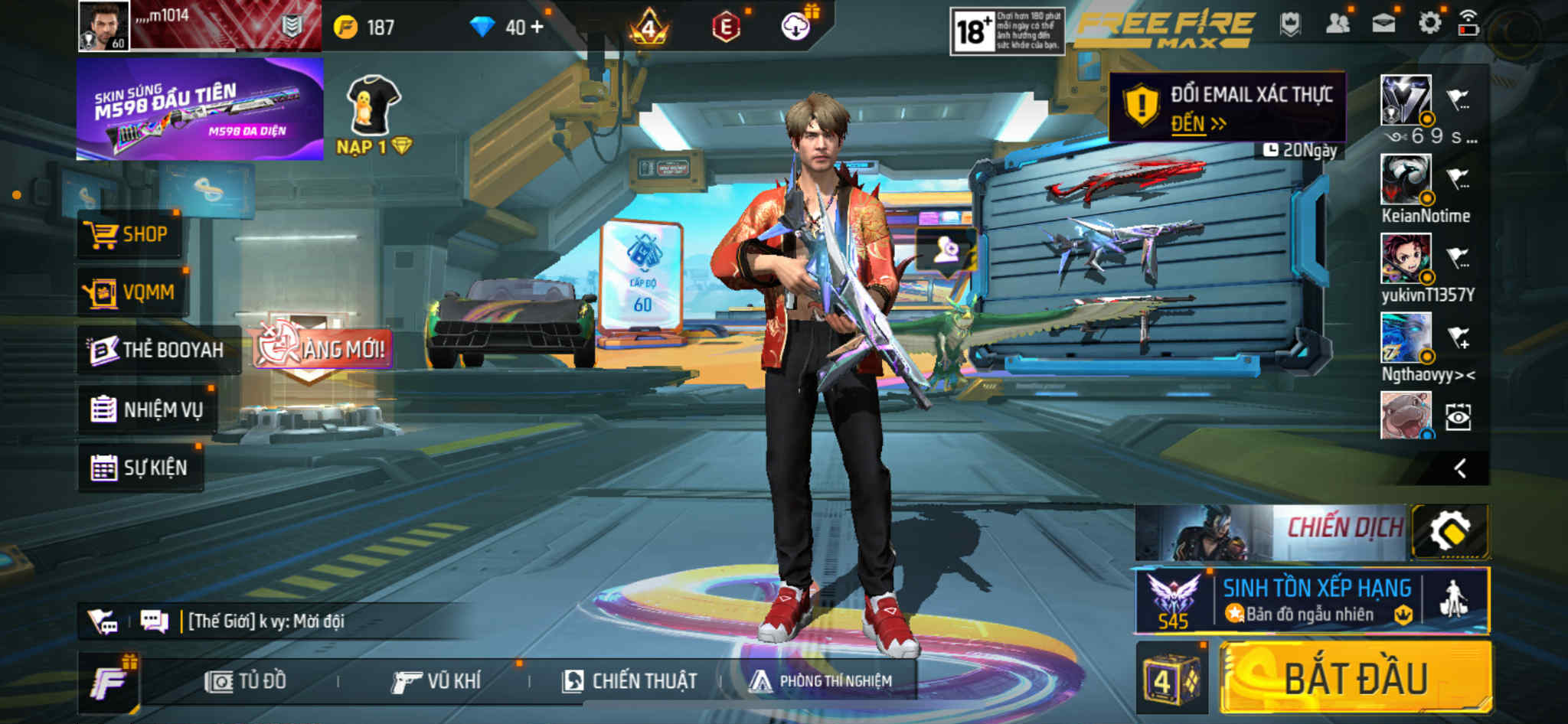The height and width of the screenshot is (724, 1568).
Task: Click the M590 gun skin banner
Action: 200,109
